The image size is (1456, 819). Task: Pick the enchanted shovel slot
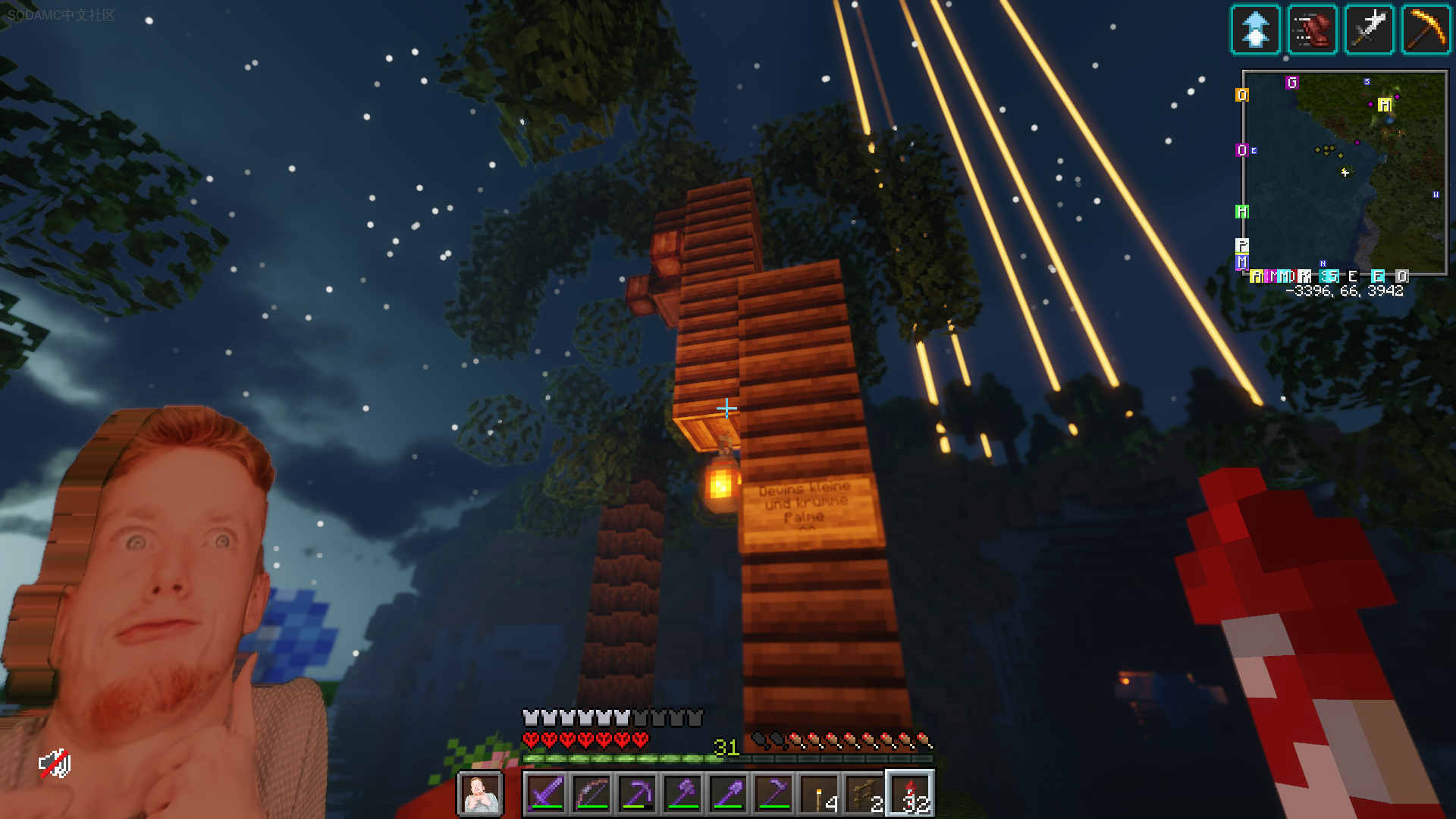click(x=728, y=794)
